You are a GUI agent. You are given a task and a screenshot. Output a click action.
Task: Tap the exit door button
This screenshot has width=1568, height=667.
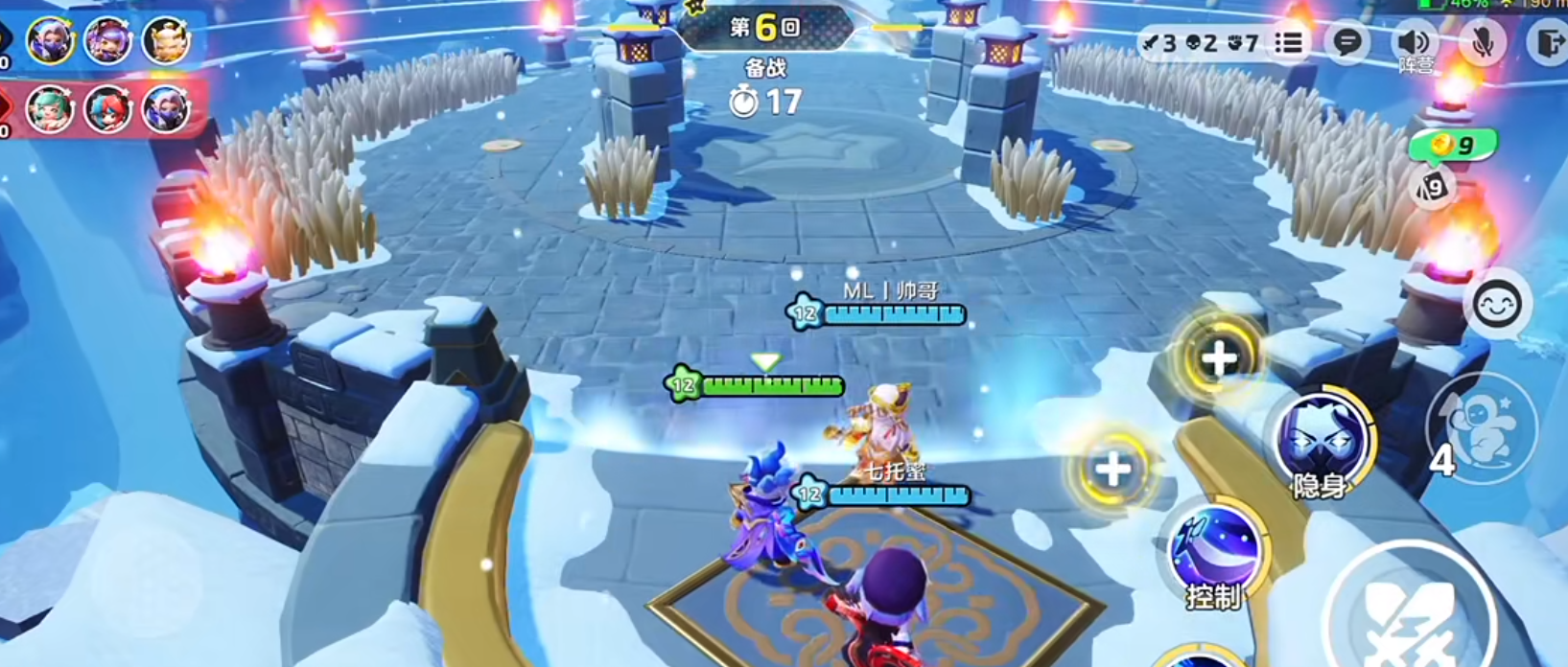click(1546, 43)
